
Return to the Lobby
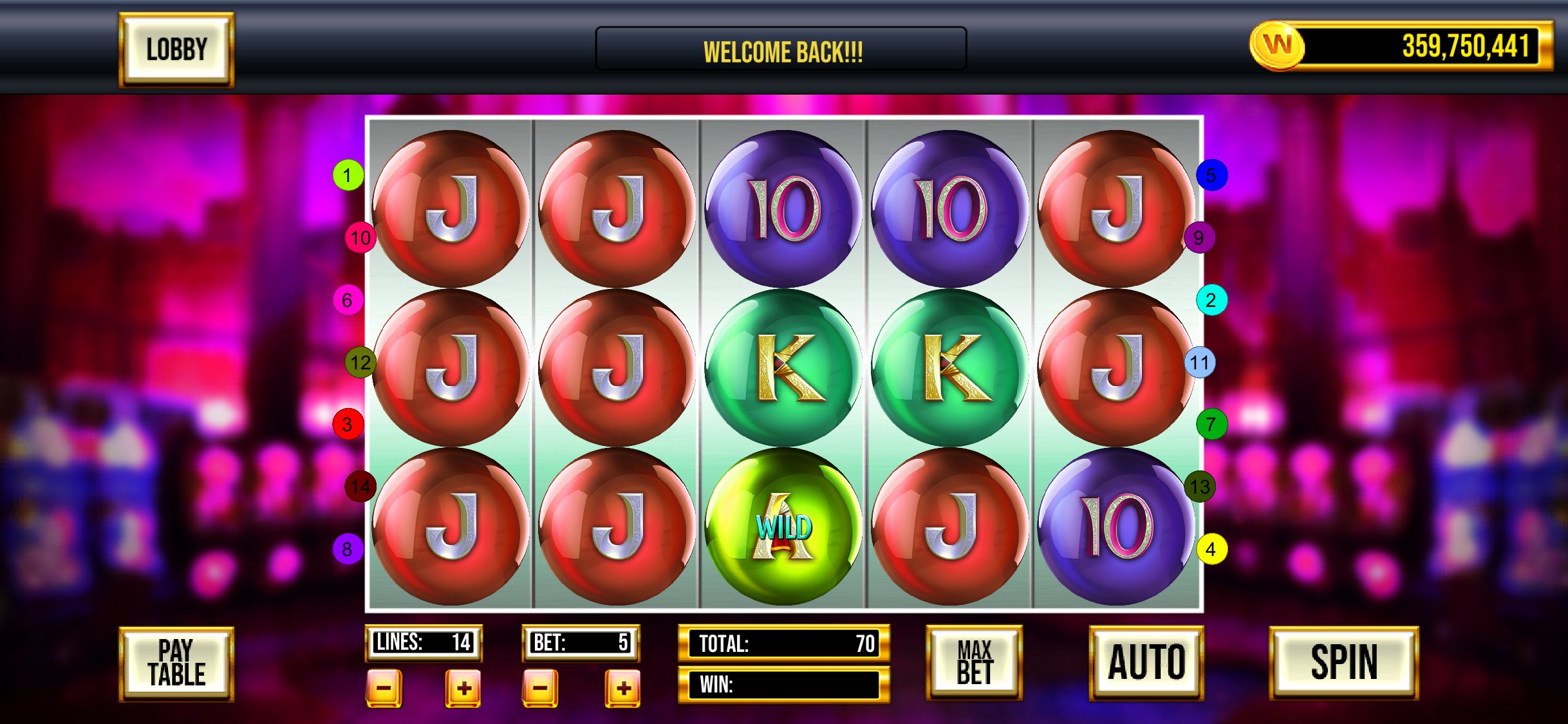click(176, 50)
